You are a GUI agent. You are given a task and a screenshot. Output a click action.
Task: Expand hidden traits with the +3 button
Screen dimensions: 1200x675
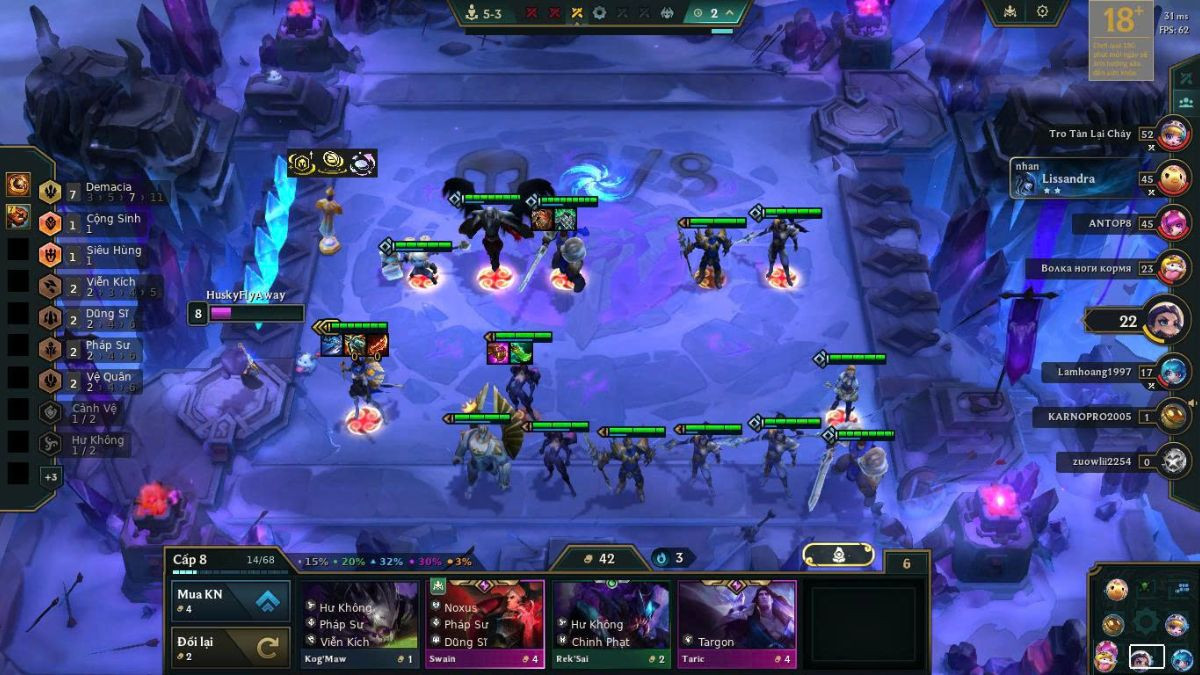(50, 477)
